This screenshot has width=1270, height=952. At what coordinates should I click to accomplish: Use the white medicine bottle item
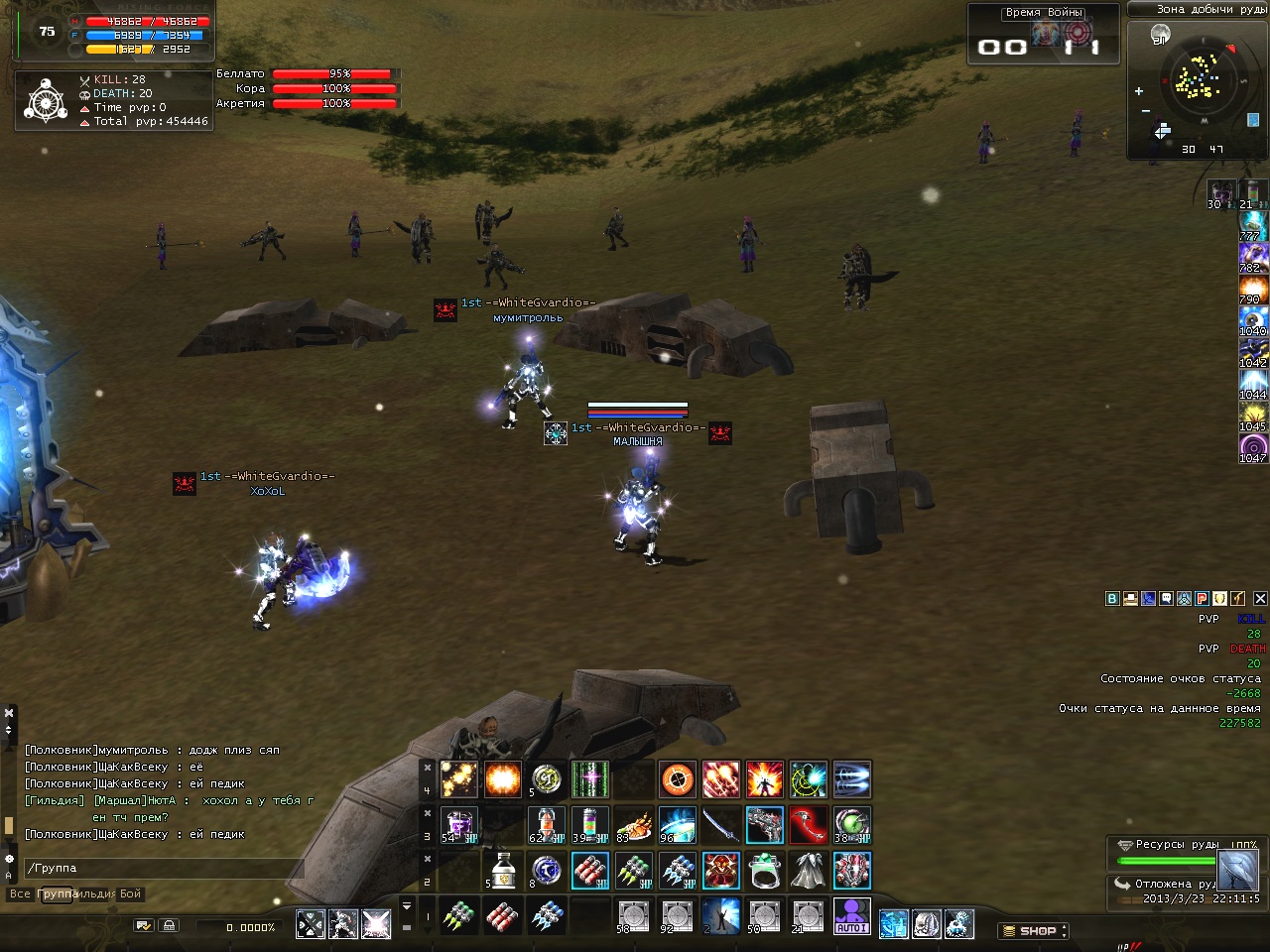point(503,871)
